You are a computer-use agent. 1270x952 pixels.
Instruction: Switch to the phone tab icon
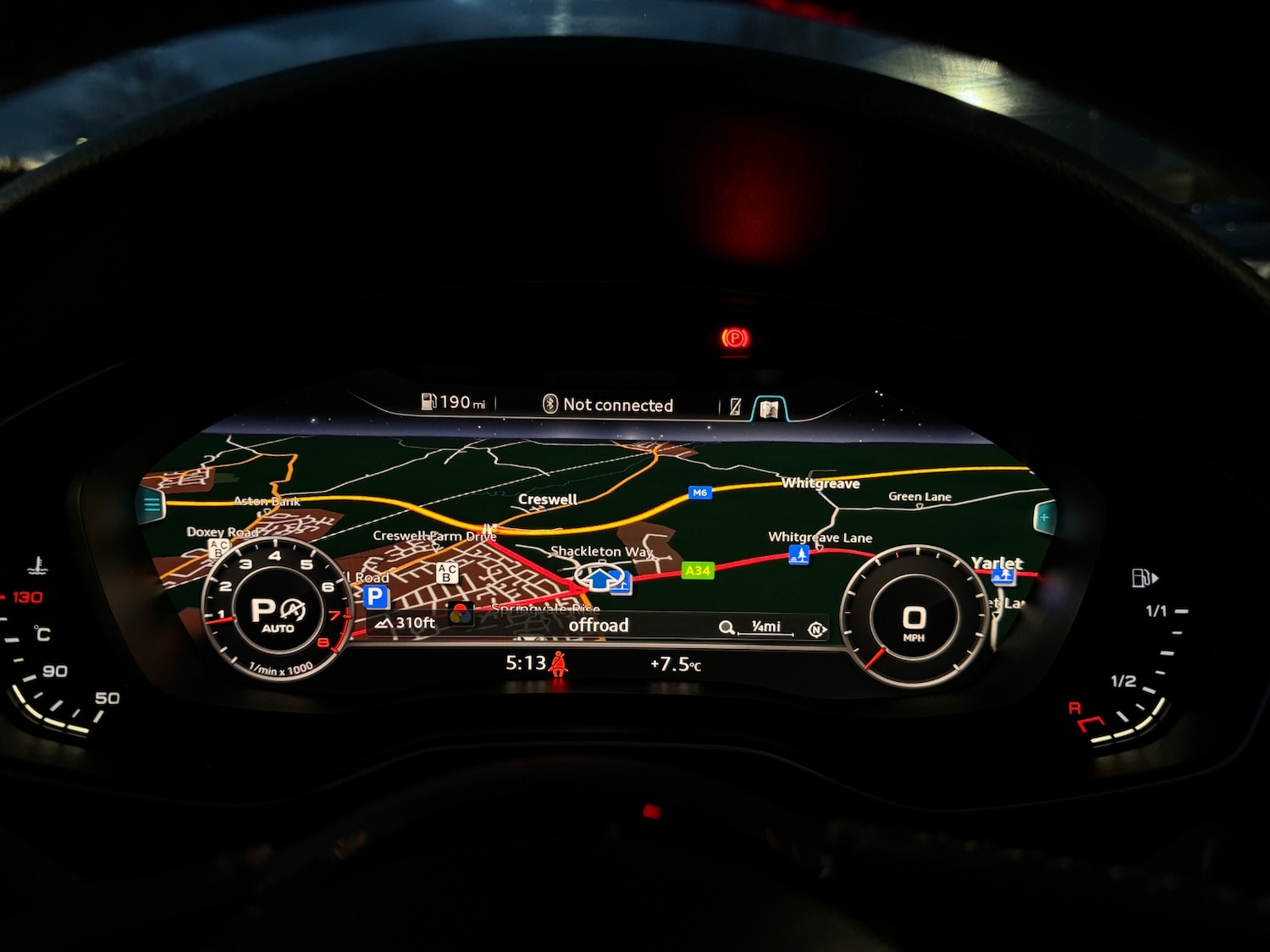coord(736,407)
